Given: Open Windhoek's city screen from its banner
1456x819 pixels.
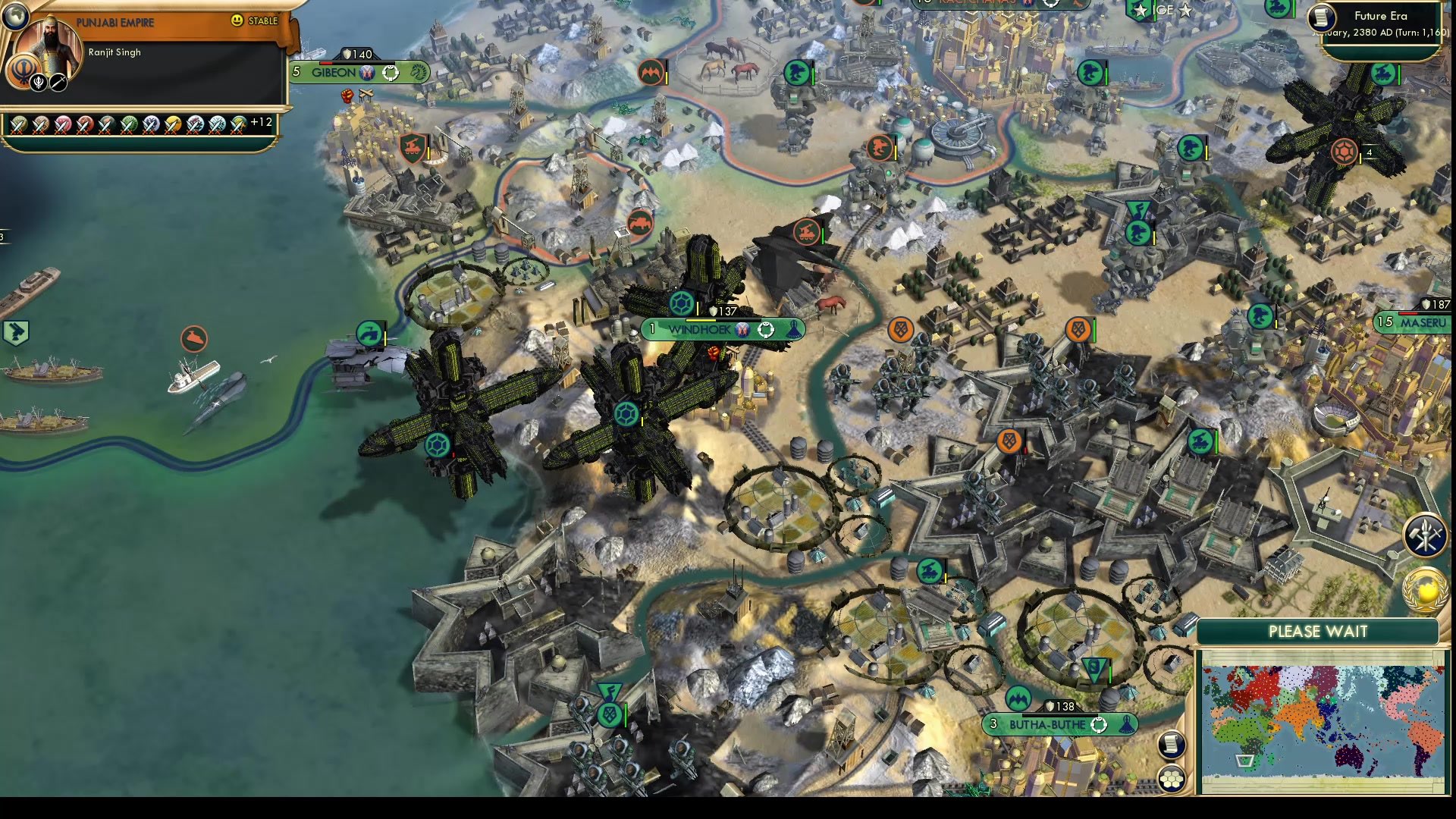Looking at the screenshot, I should 699,330.
